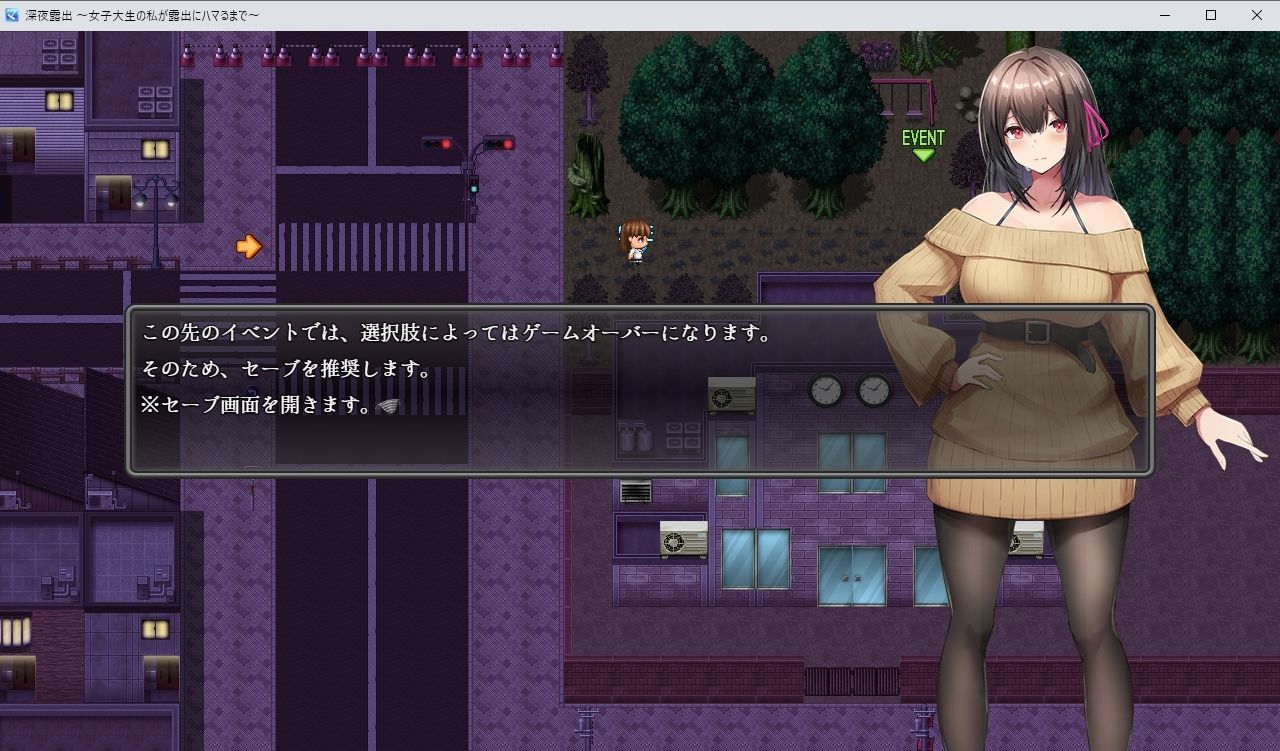
Task: Click the game icon in the title bar
Action: pos(11,15)
